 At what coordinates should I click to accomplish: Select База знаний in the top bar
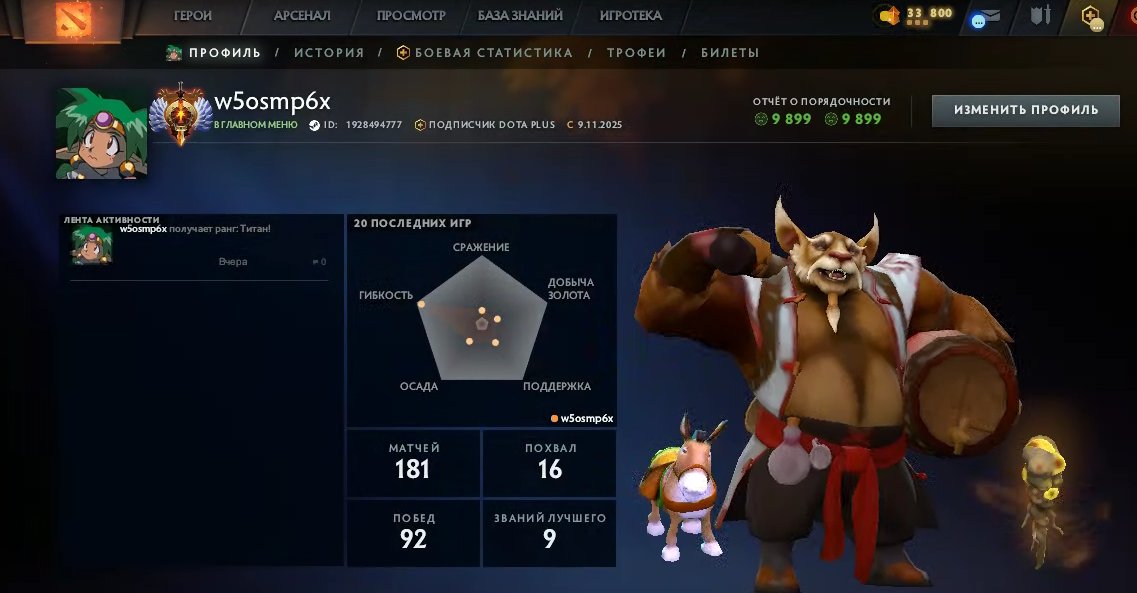[520, 16]
